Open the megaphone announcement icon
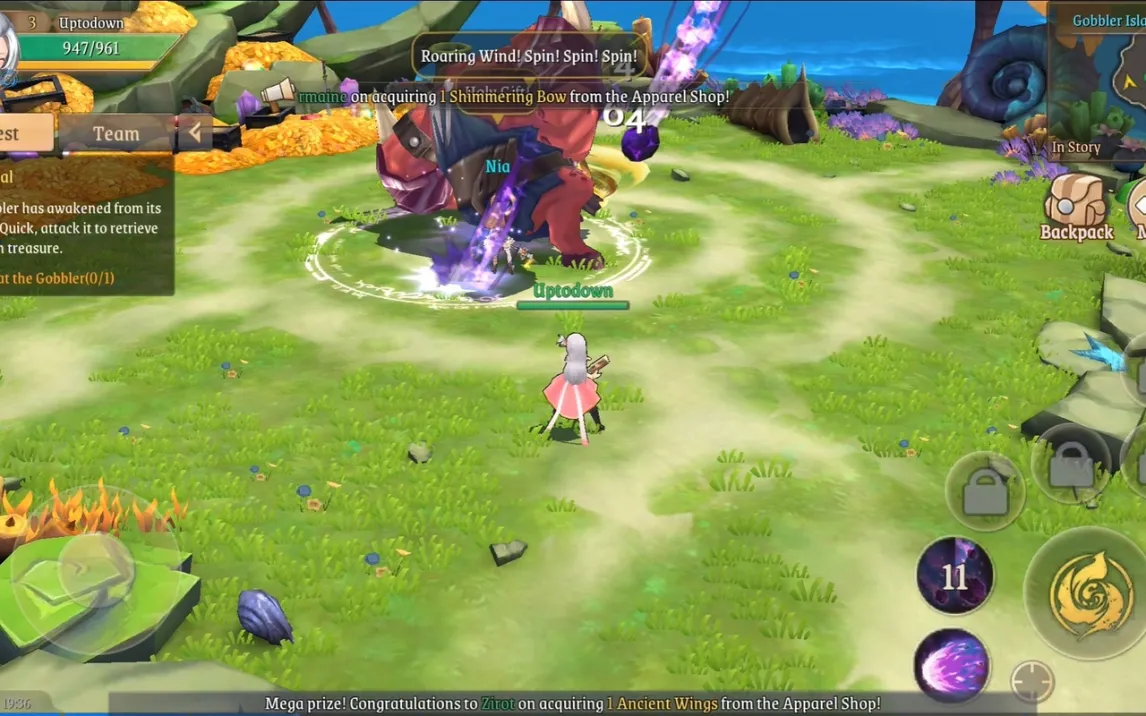The image size is (1146, 716). click(x=277, y=94)
